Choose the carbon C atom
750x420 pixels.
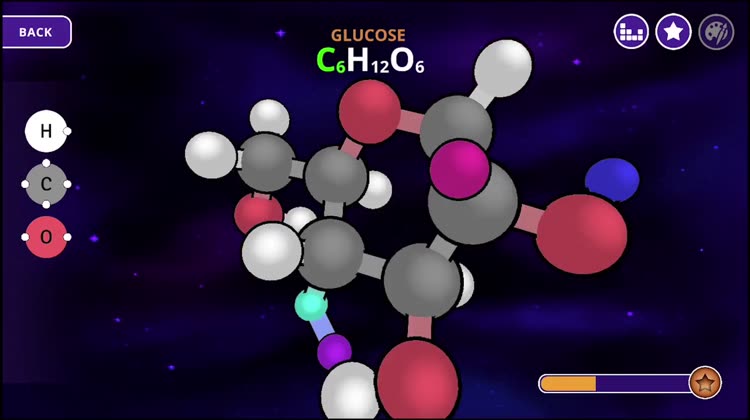coord(46,184)
